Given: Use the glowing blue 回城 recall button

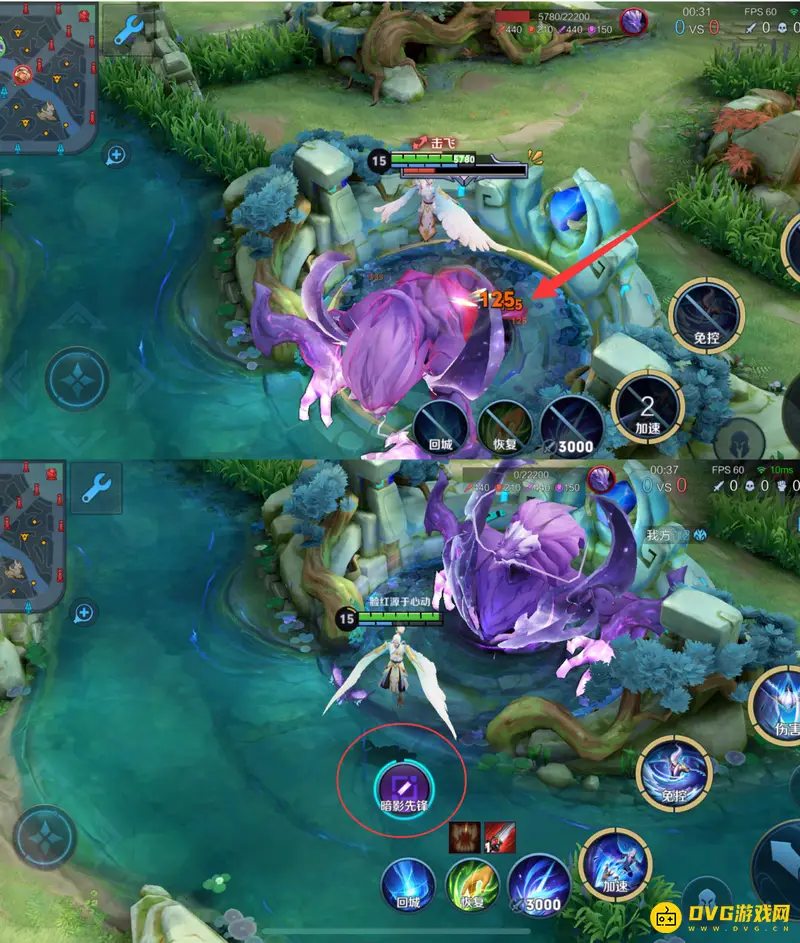Looking at the screenshot, I should [408, 887].
